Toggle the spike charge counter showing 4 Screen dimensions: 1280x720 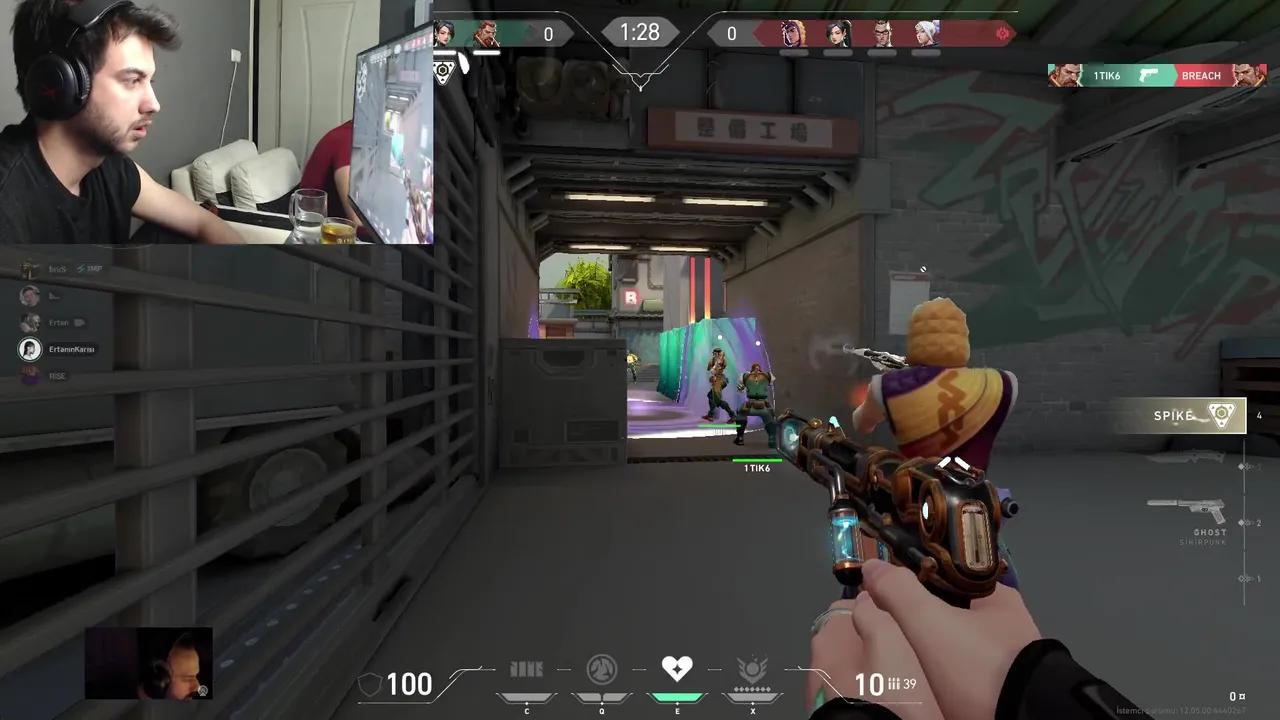pyautogui.click(x=1259, y=415)
